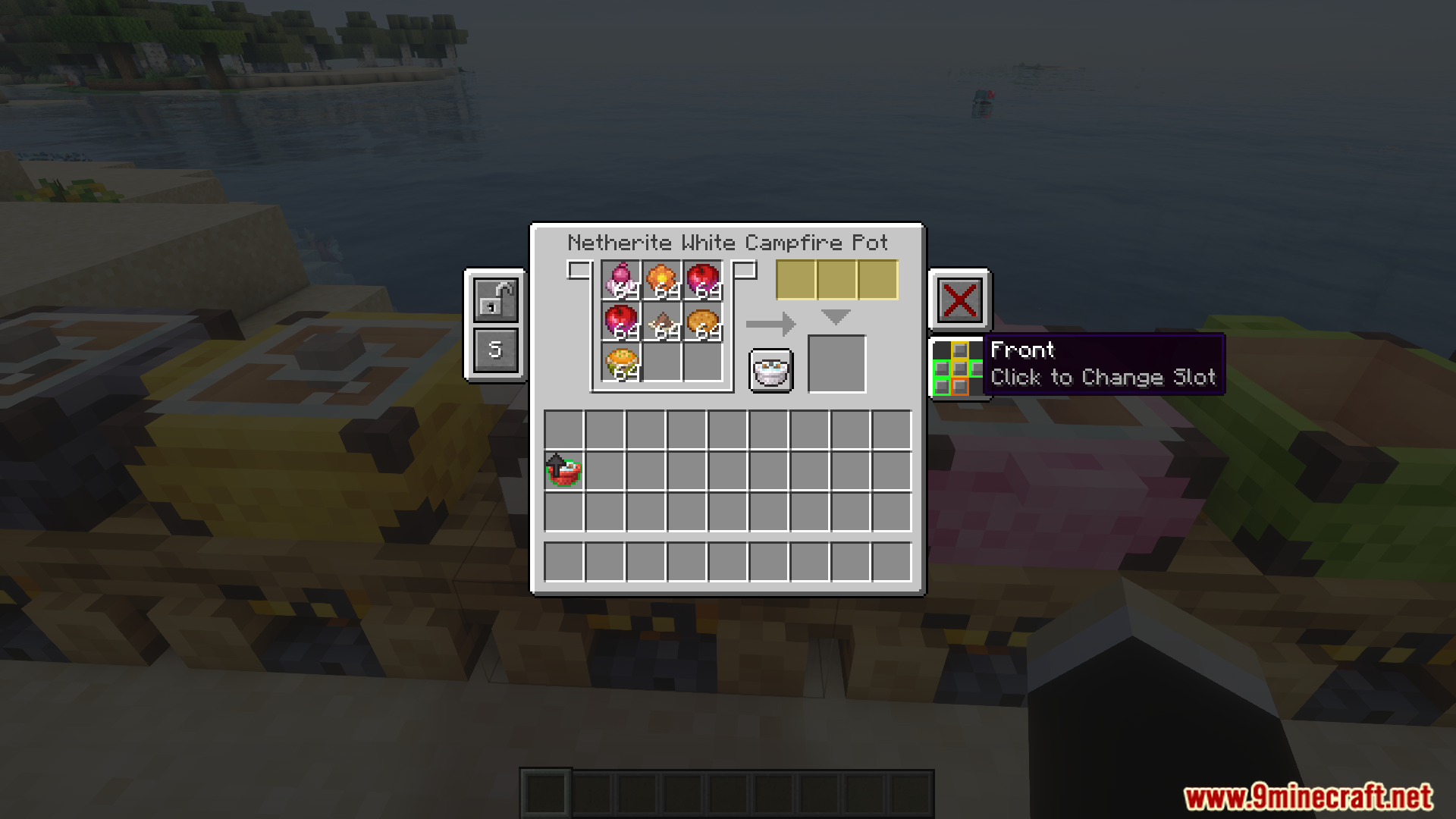
Task: Toggle the orange-highlighted slot in the slot selector
Action: click(960, 387)
